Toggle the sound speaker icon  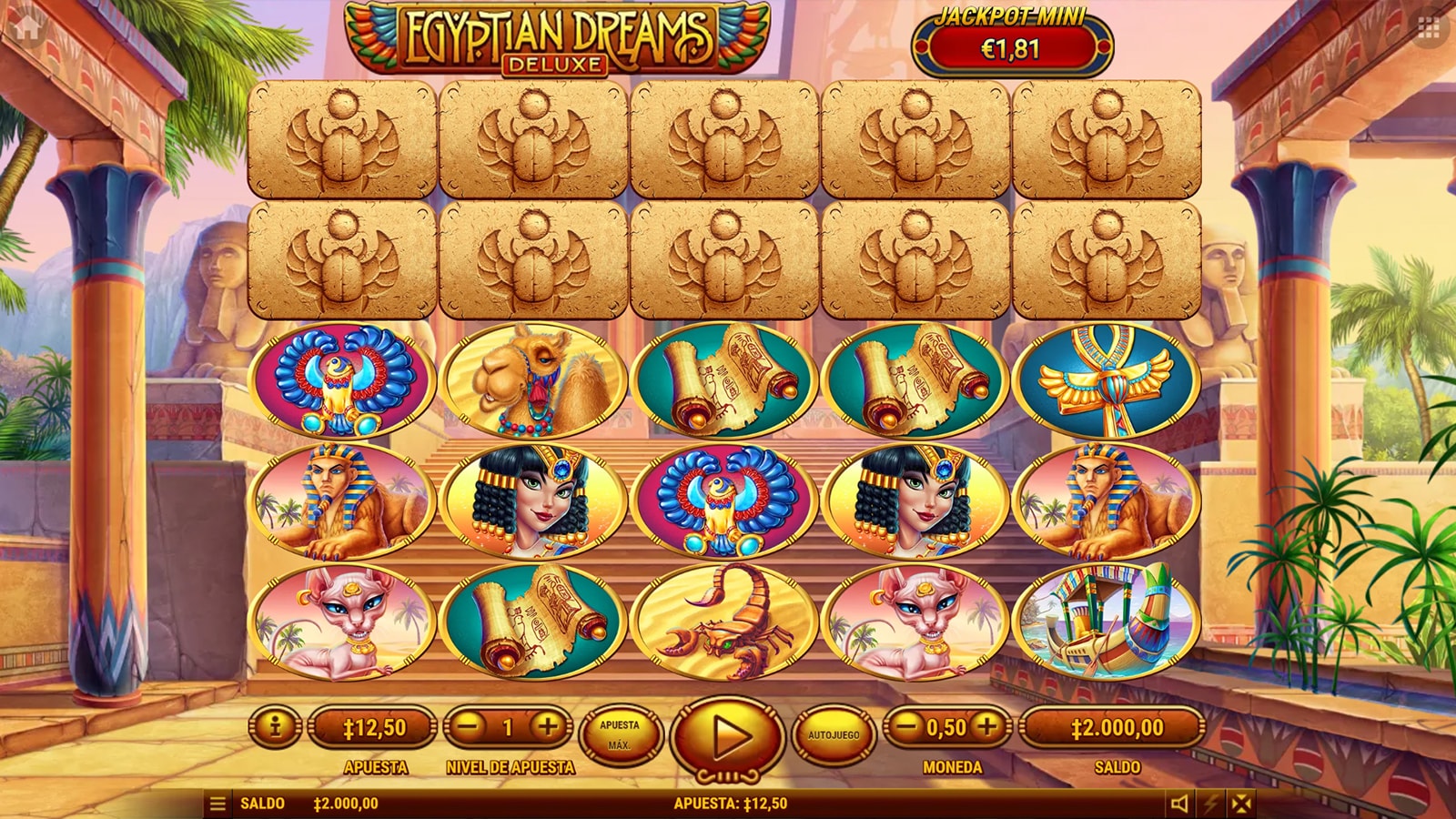(x=1179, y=804)
